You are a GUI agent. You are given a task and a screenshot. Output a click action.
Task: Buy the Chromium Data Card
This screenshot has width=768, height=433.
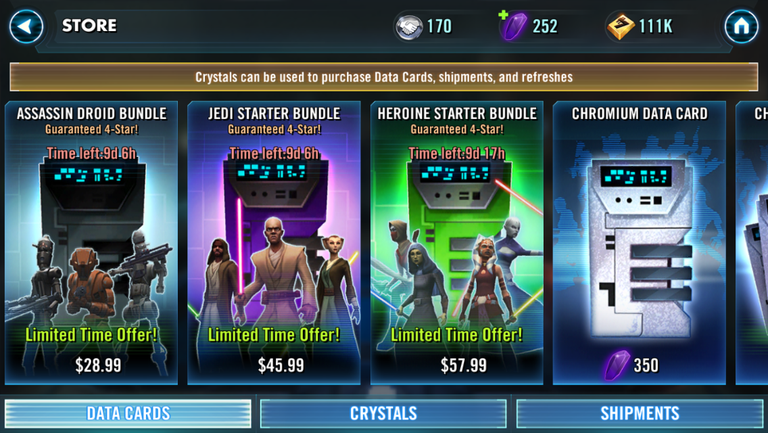[x=639, y=242]
